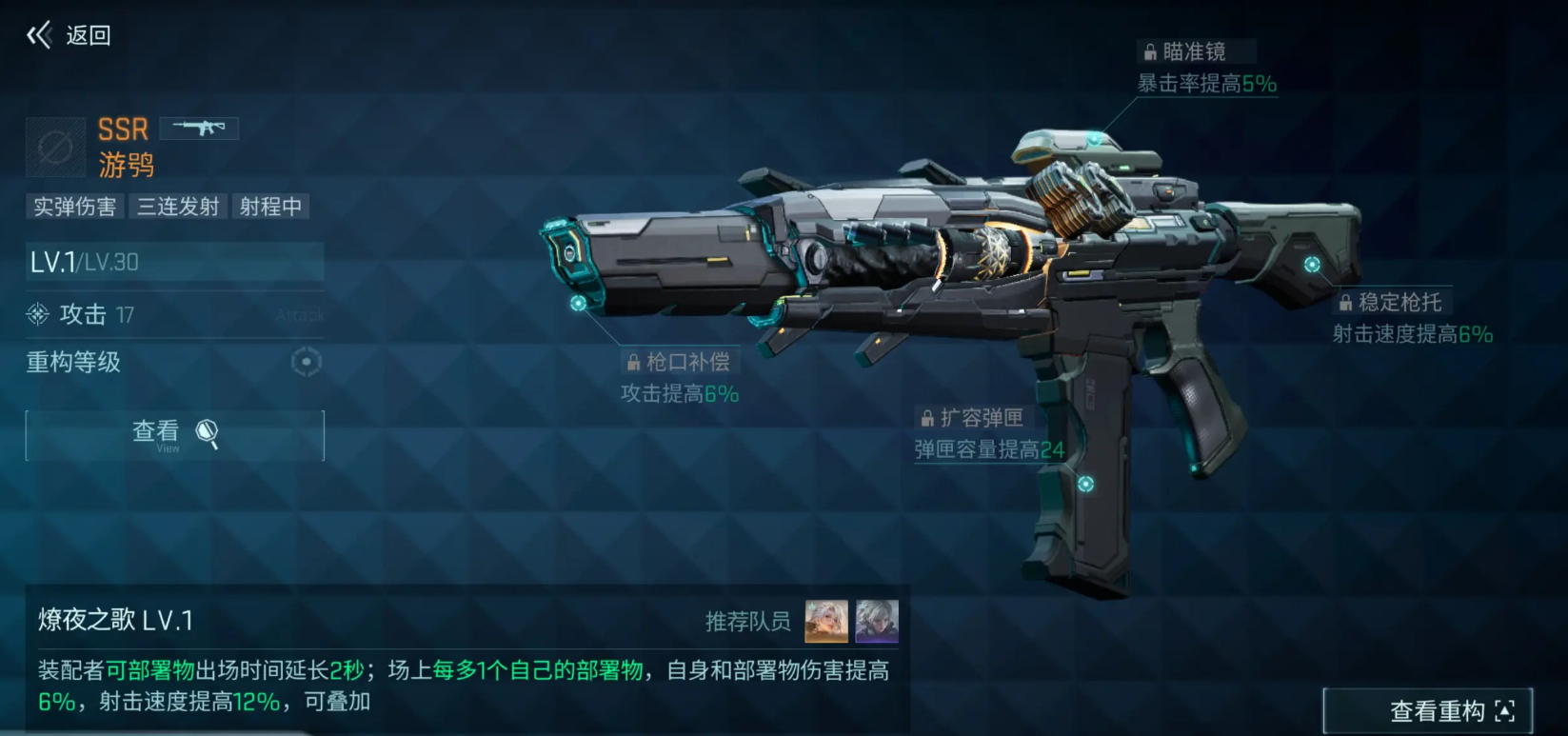Select the locked 稳定枪托 stock attachment
Screen dimensions: 1568x736
(1391, 303)
